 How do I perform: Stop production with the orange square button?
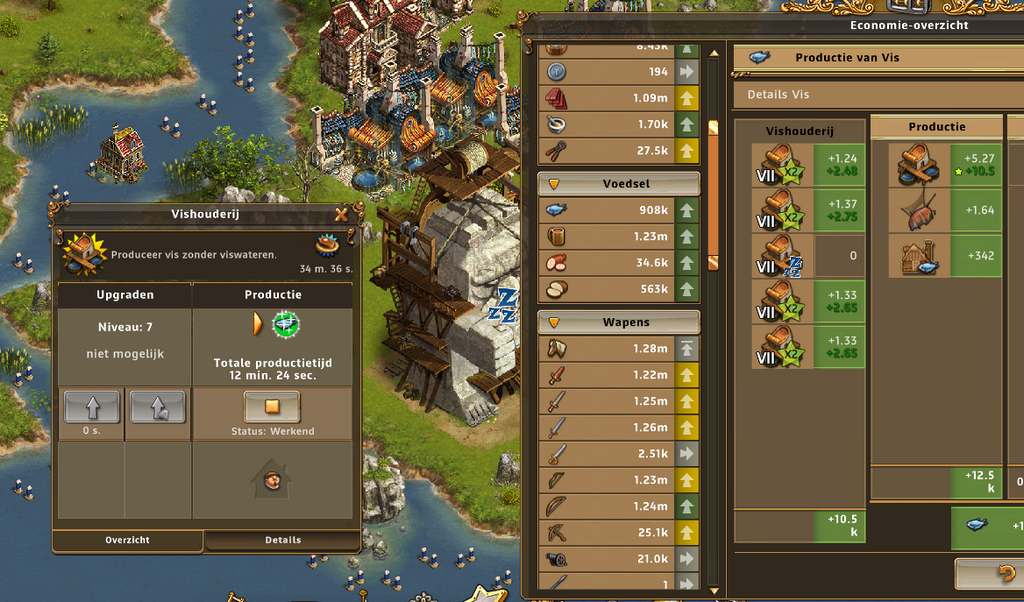(x=272, y=407)
